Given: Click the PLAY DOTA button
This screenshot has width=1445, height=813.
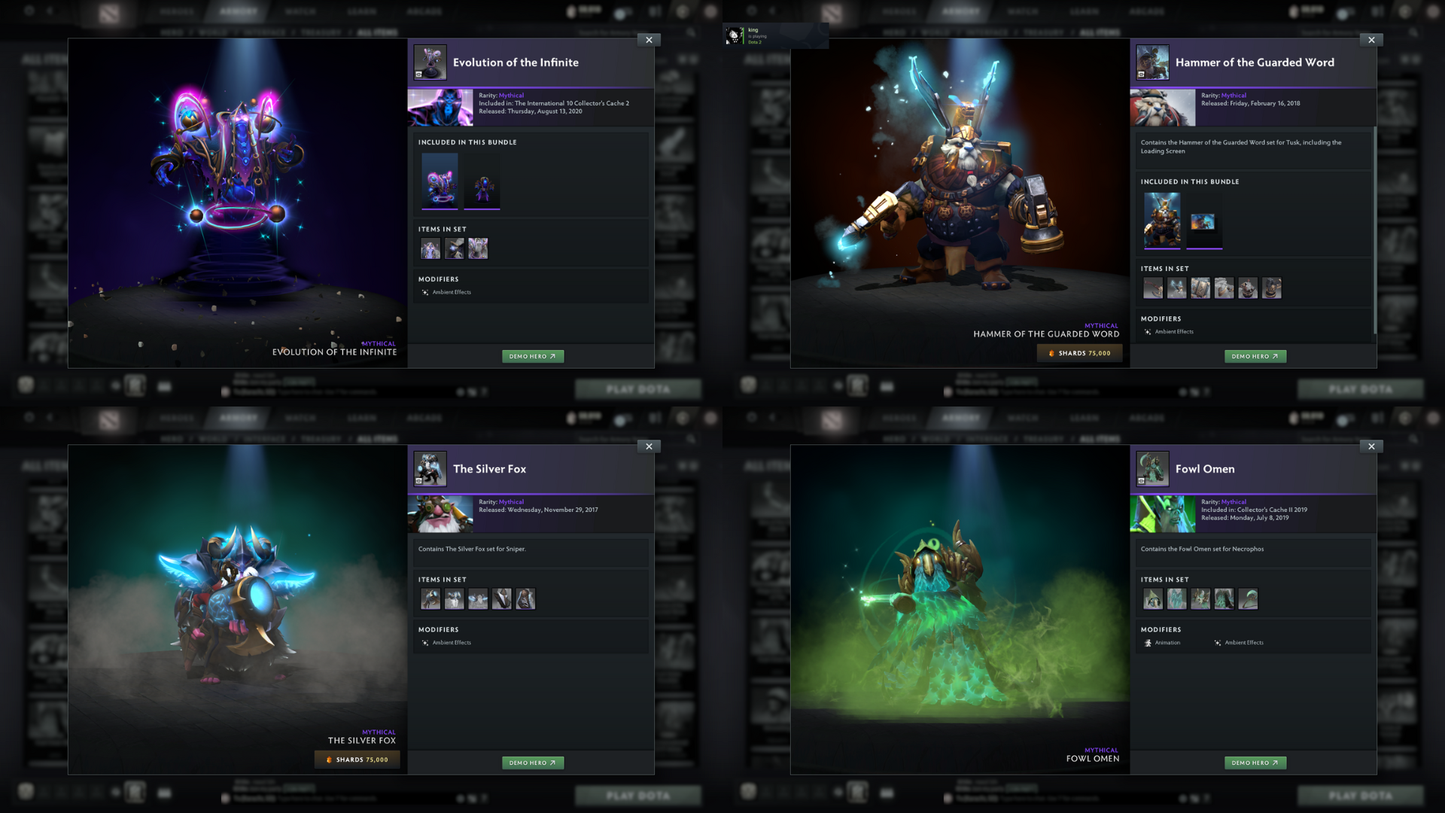Looking at the screenshot, I should 638,389.
